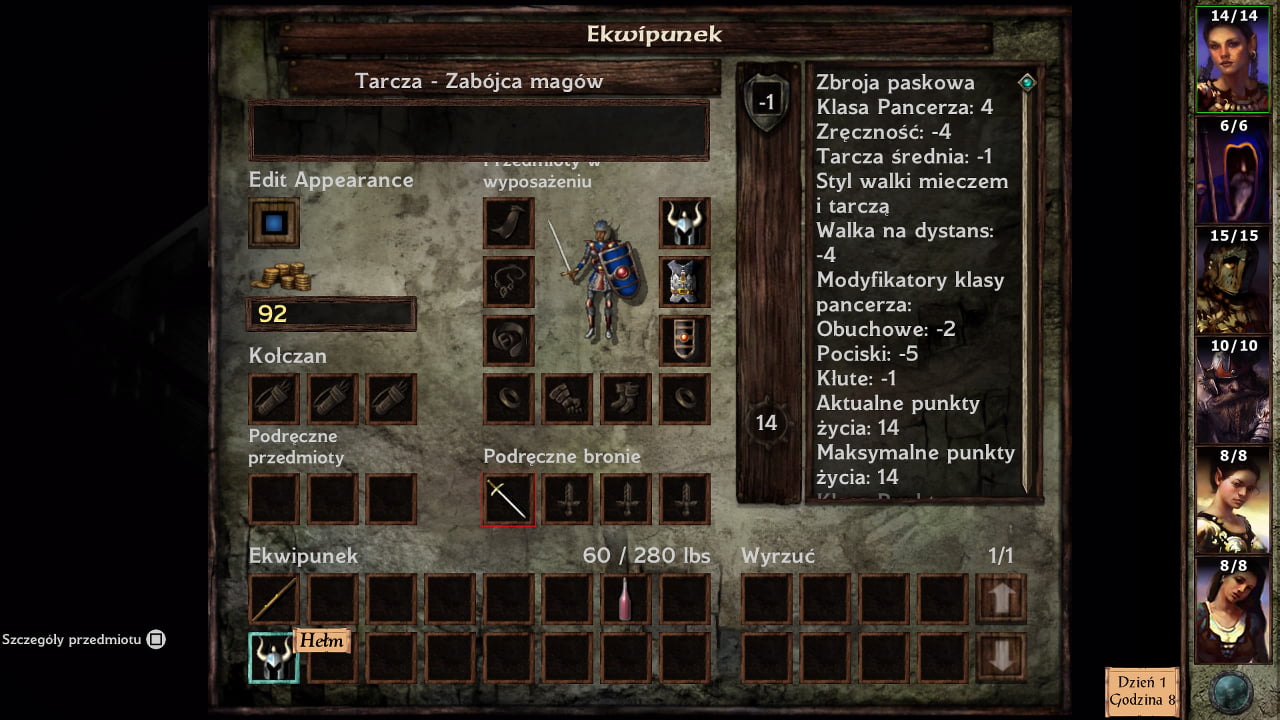Select the equipped shield slot
Image resolution: width=1280 pixels, height=720 pixels.
[685, 340]
